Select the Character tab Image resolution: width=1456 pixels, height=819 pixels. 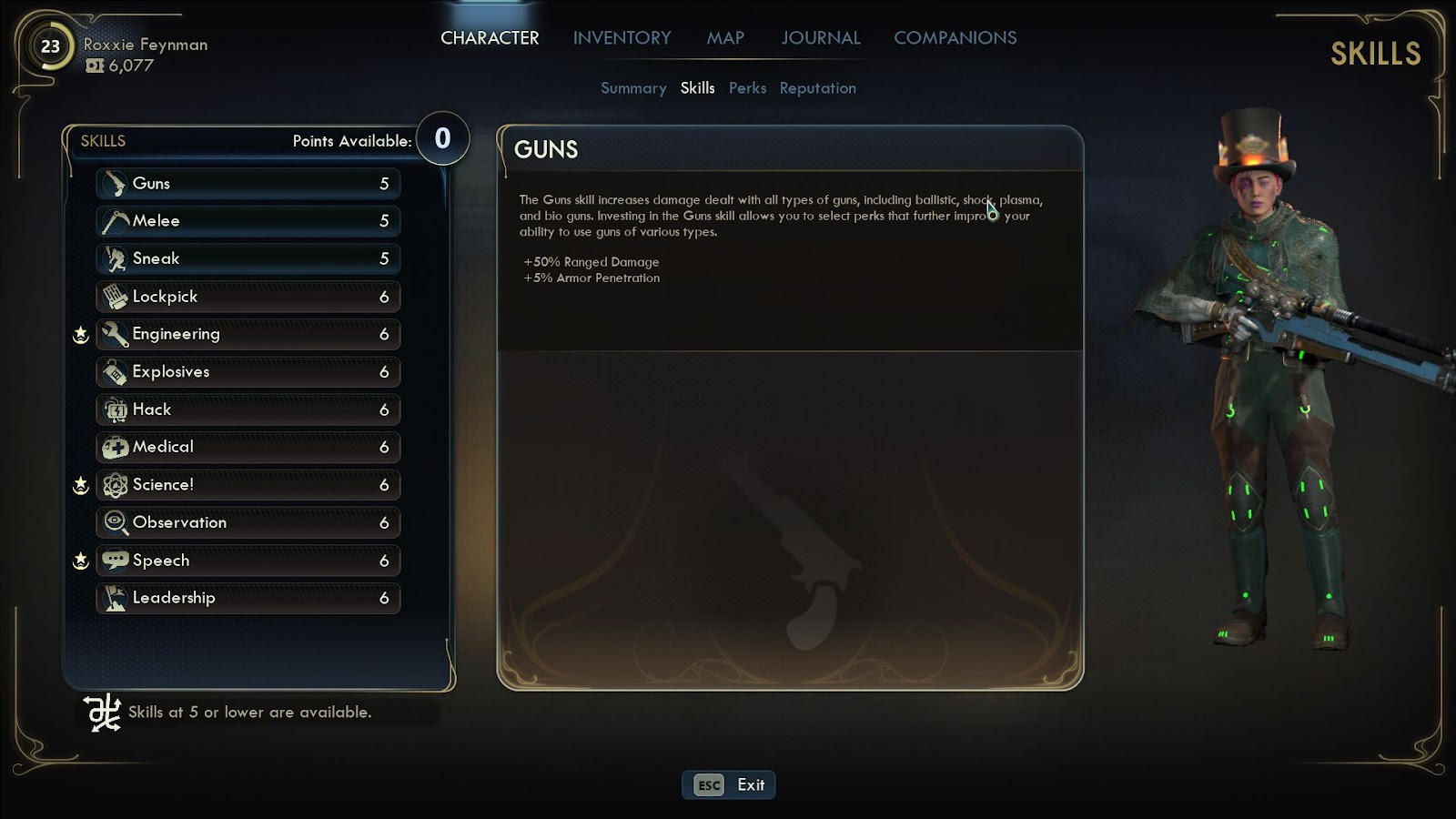coord(490,38)
